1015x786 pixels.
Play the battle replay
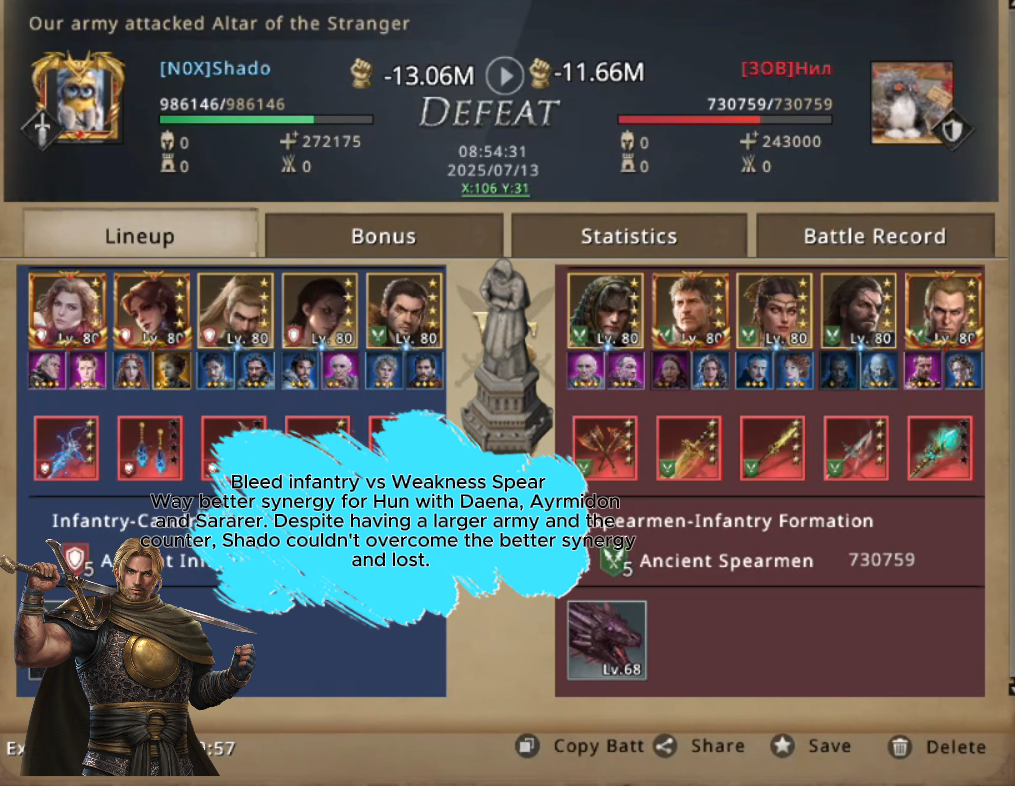[x=505, y=75]
